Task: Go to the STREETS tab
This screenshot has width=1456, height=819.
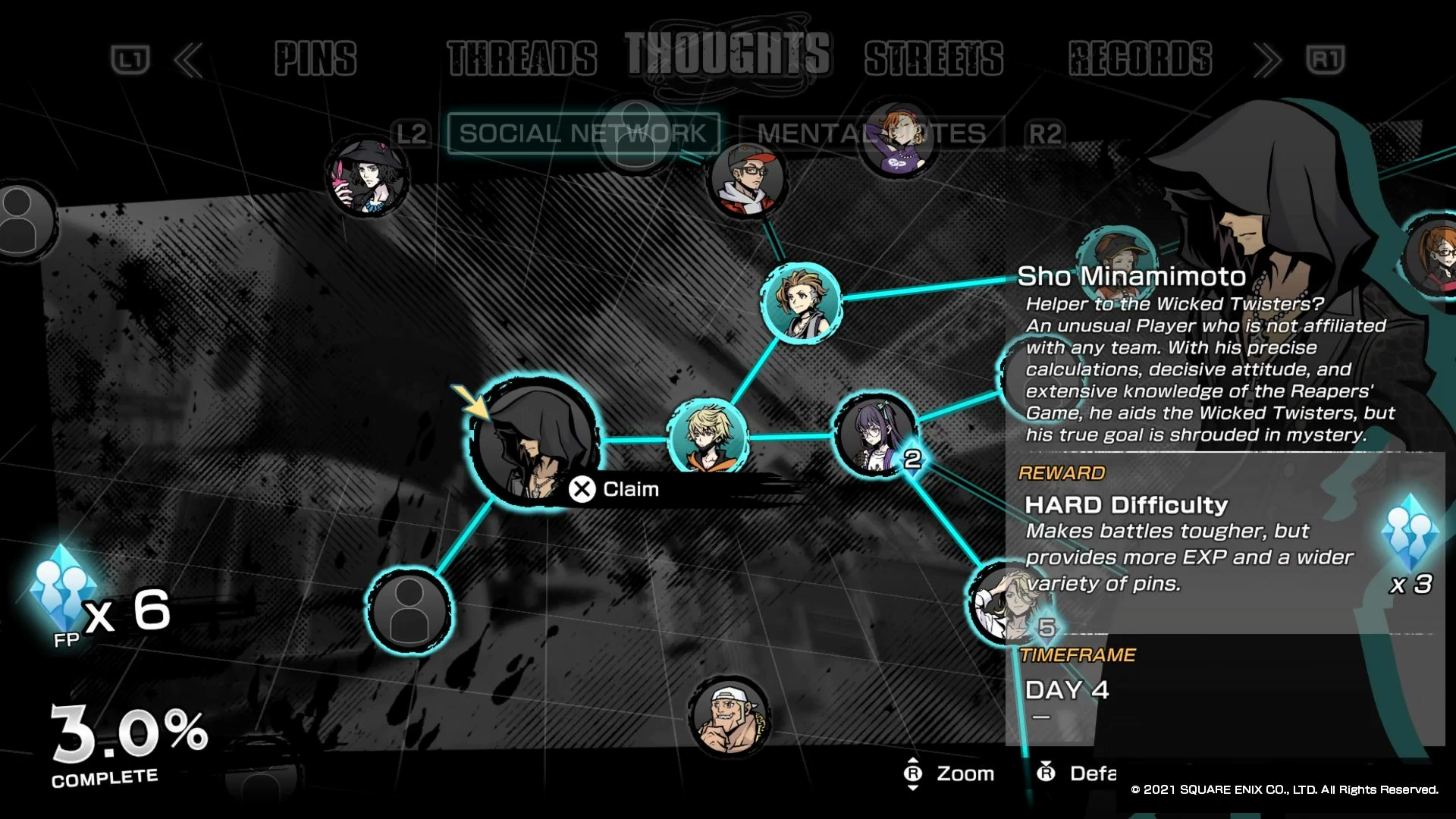Action: tap(934, 59)
